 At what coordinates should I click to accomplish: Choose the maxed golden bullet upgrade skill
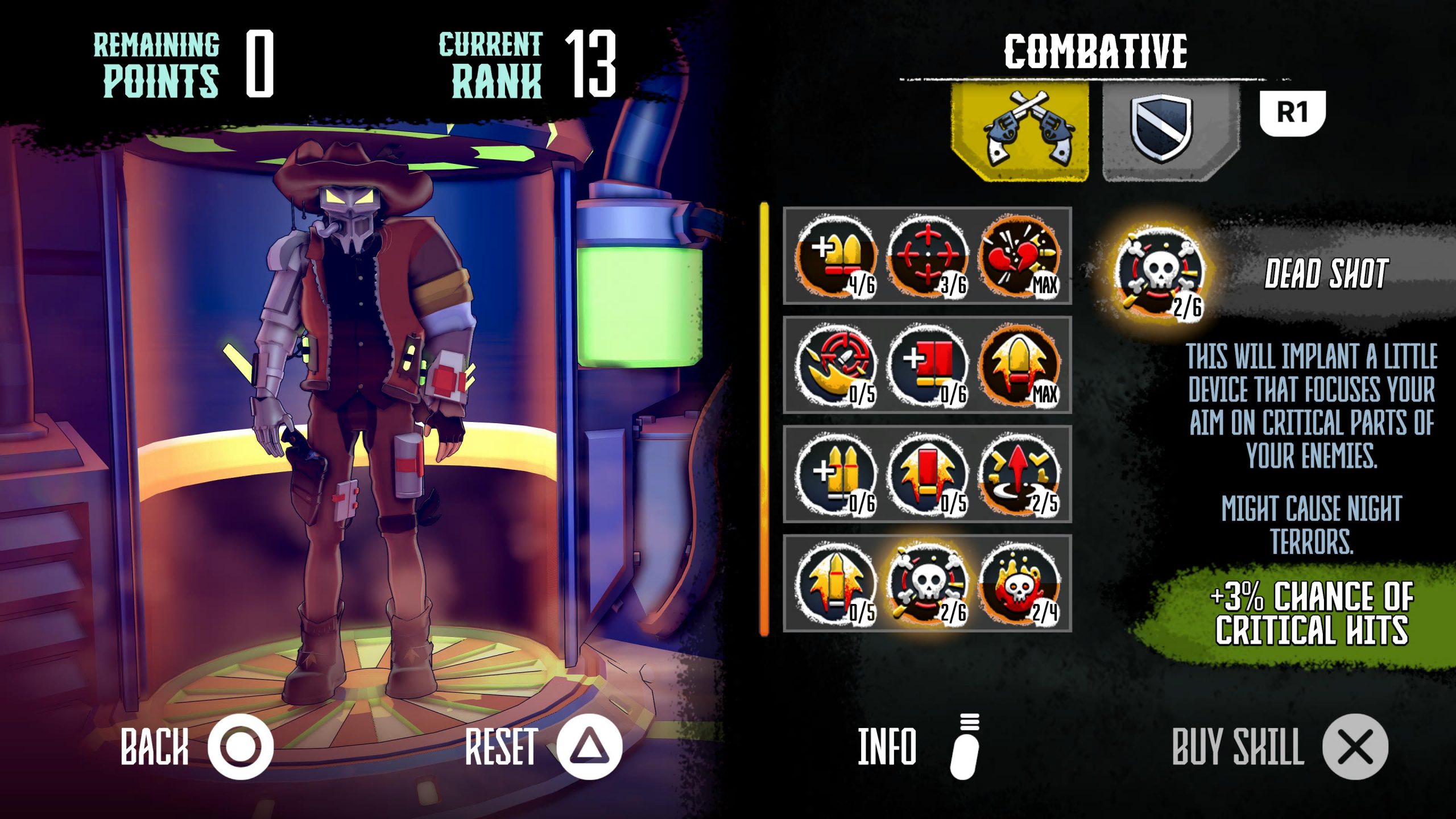pyautogui.click(x=1019, y=365)
